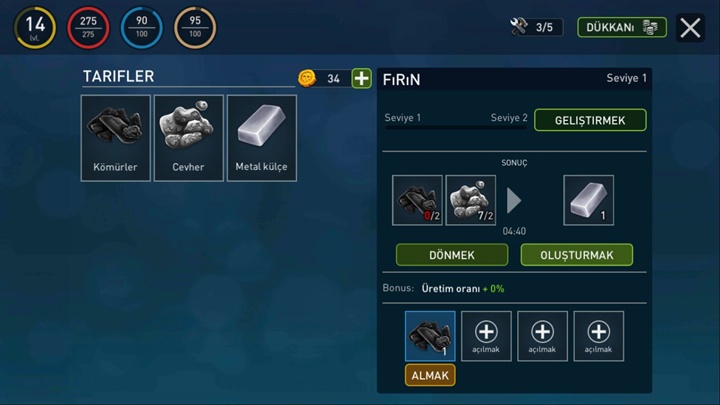Open the Dükkanı shop

click(x=621, y=28)
